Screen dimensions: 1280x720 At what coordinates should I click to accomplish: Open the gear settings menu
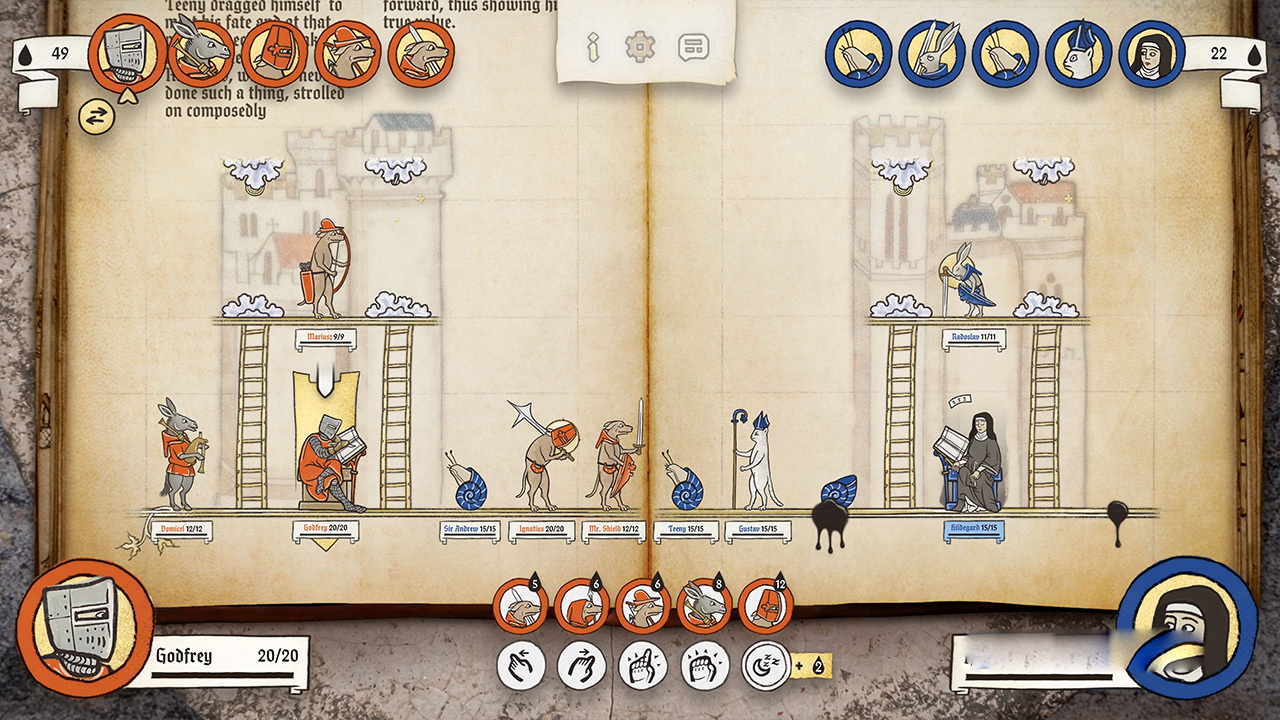pos(639,47)
